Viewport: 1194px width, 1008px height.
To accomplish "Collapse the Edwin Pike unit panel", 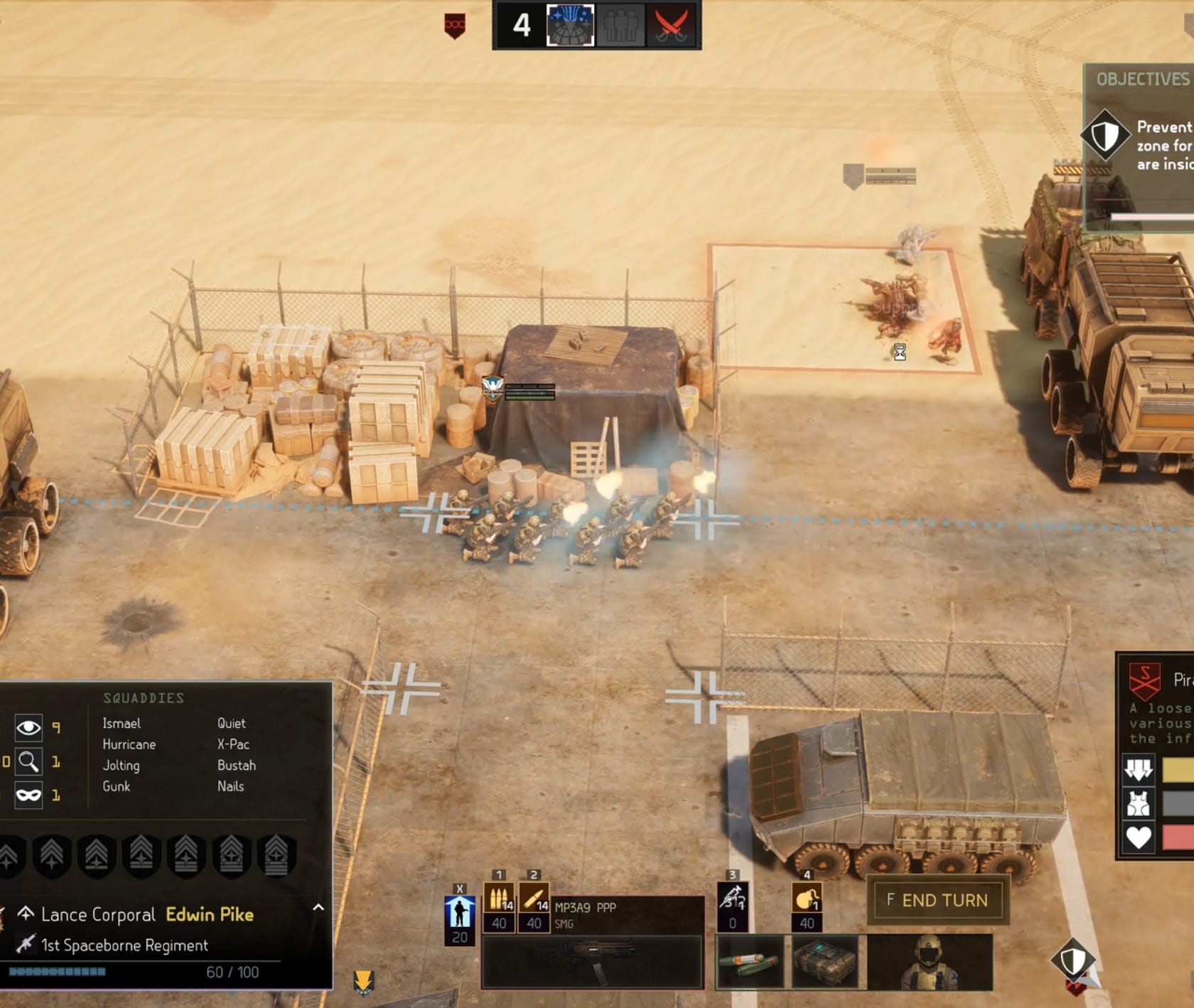I will 318,908.
